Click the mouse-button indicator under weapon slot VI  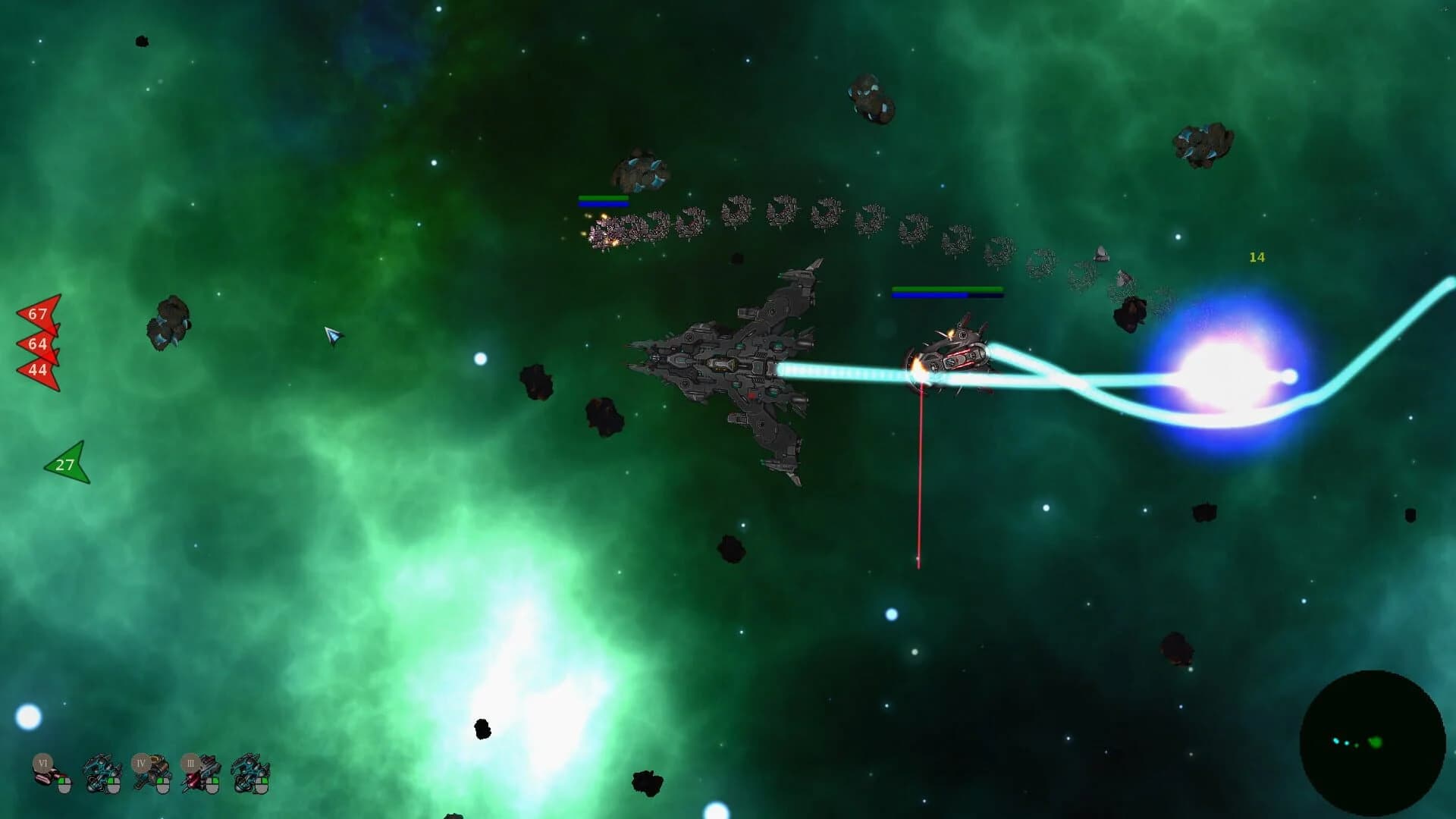pyautogui.click(x=64, y=786)
